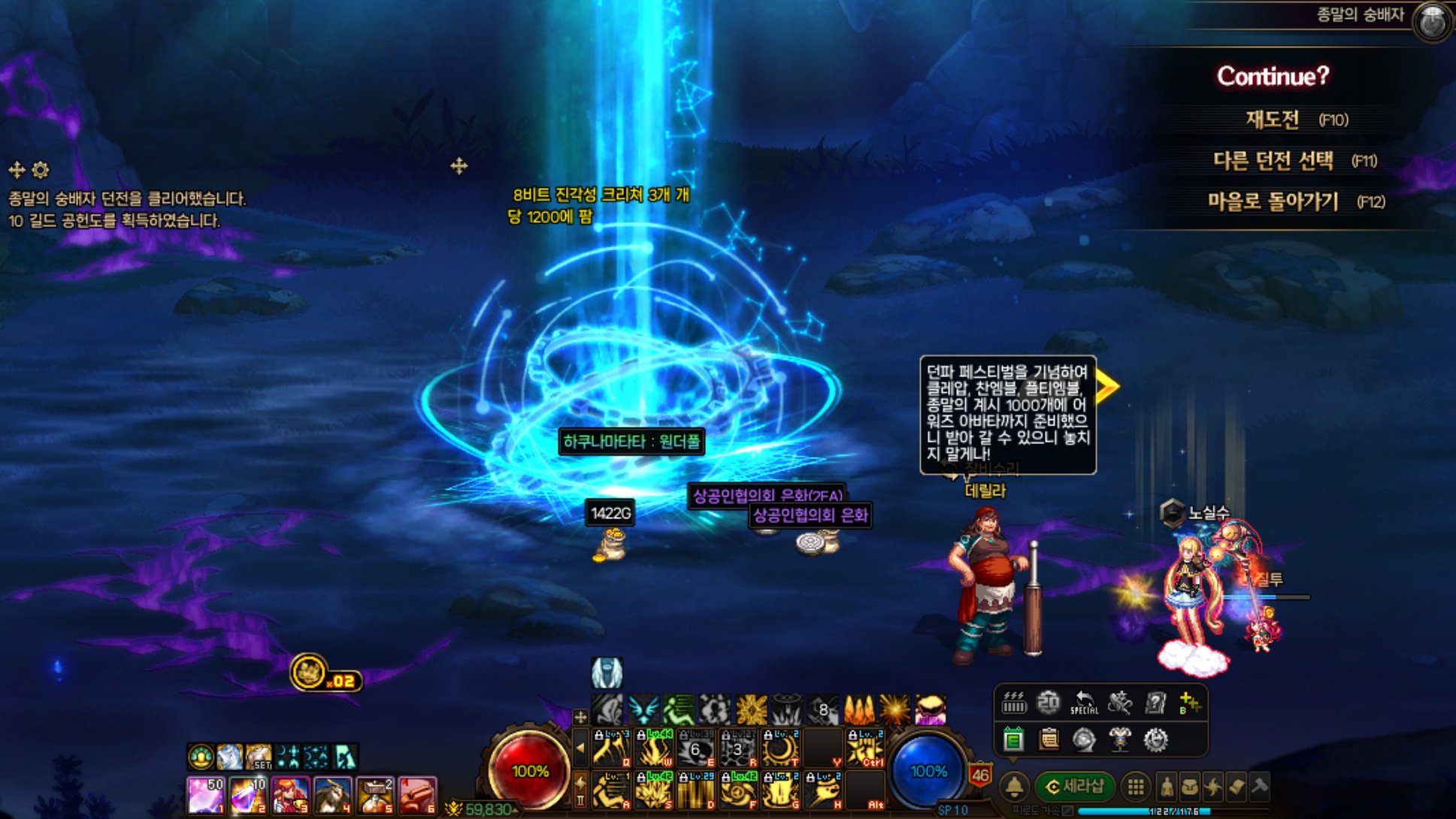Use the hammer potion in quick slot 5
Screen dimensions: 1456x819
(x=375, y=796)
